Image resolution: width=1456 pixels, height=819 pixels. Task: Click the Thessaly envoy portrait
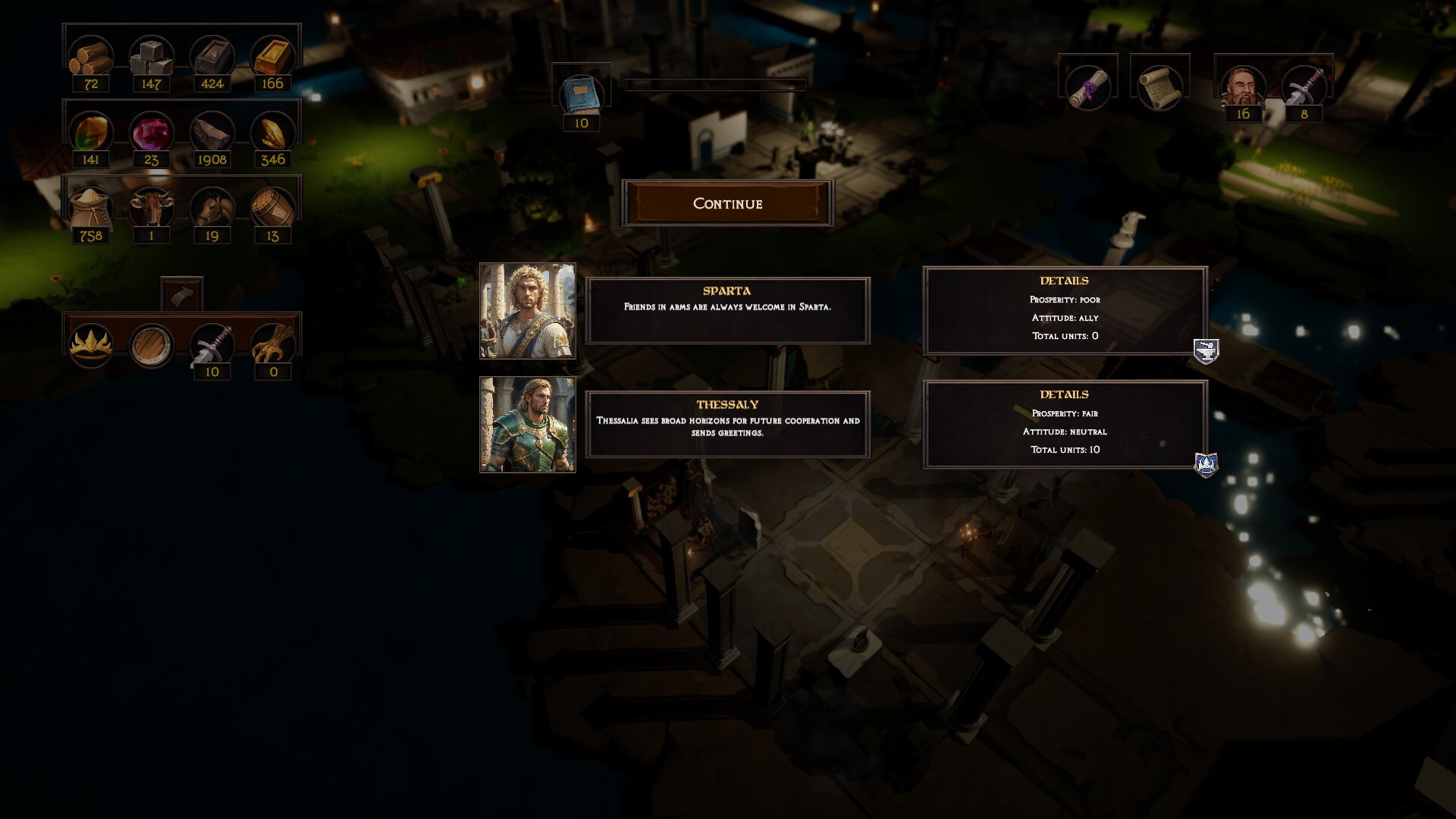click(x=529, y=423)
